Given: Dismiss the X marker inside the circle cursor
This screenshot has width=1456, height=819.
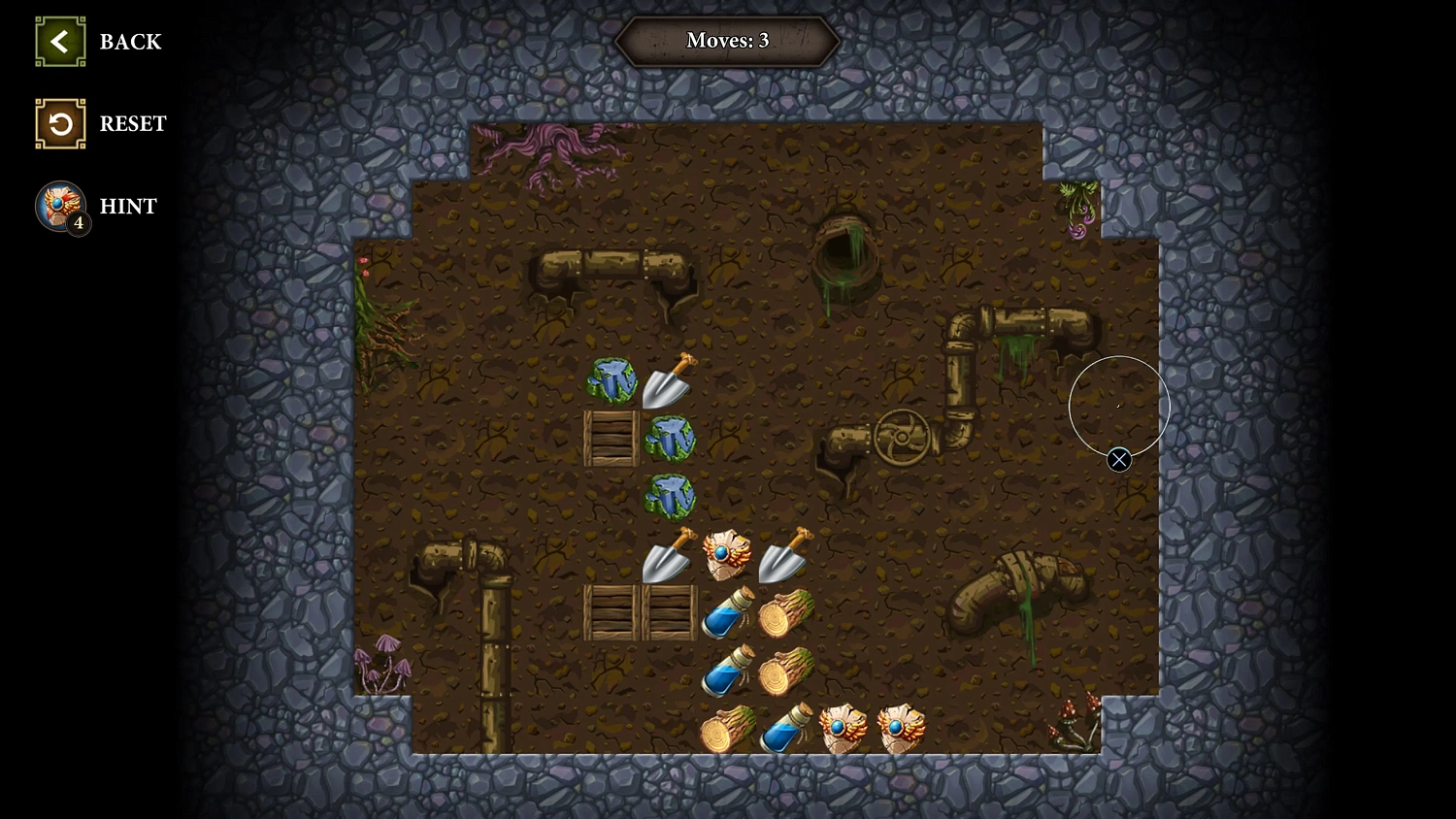Looking at the screenshot, I should pos(1119,460).
